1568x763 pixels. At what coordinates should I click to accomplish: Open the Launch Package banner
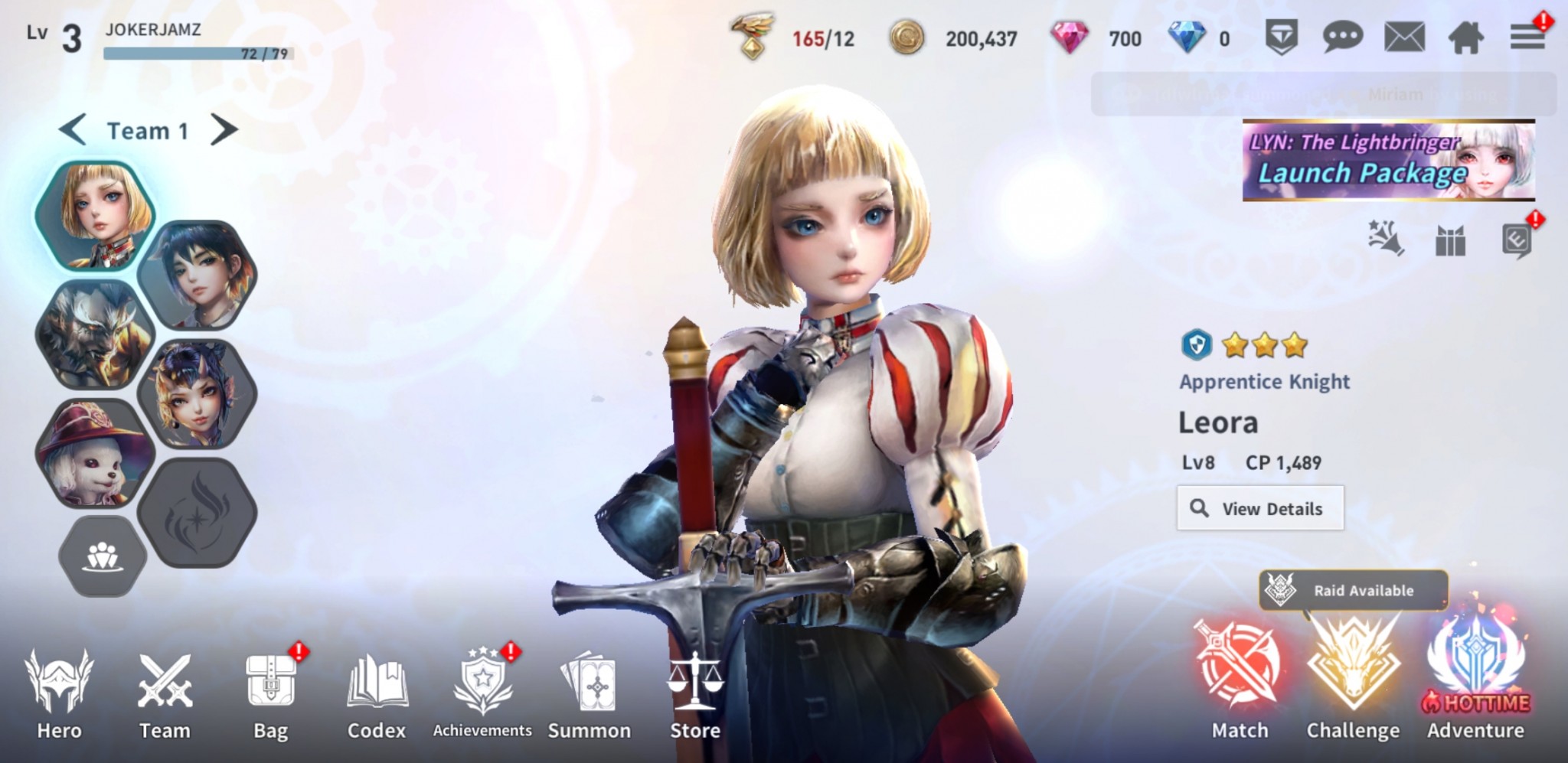1388,161
